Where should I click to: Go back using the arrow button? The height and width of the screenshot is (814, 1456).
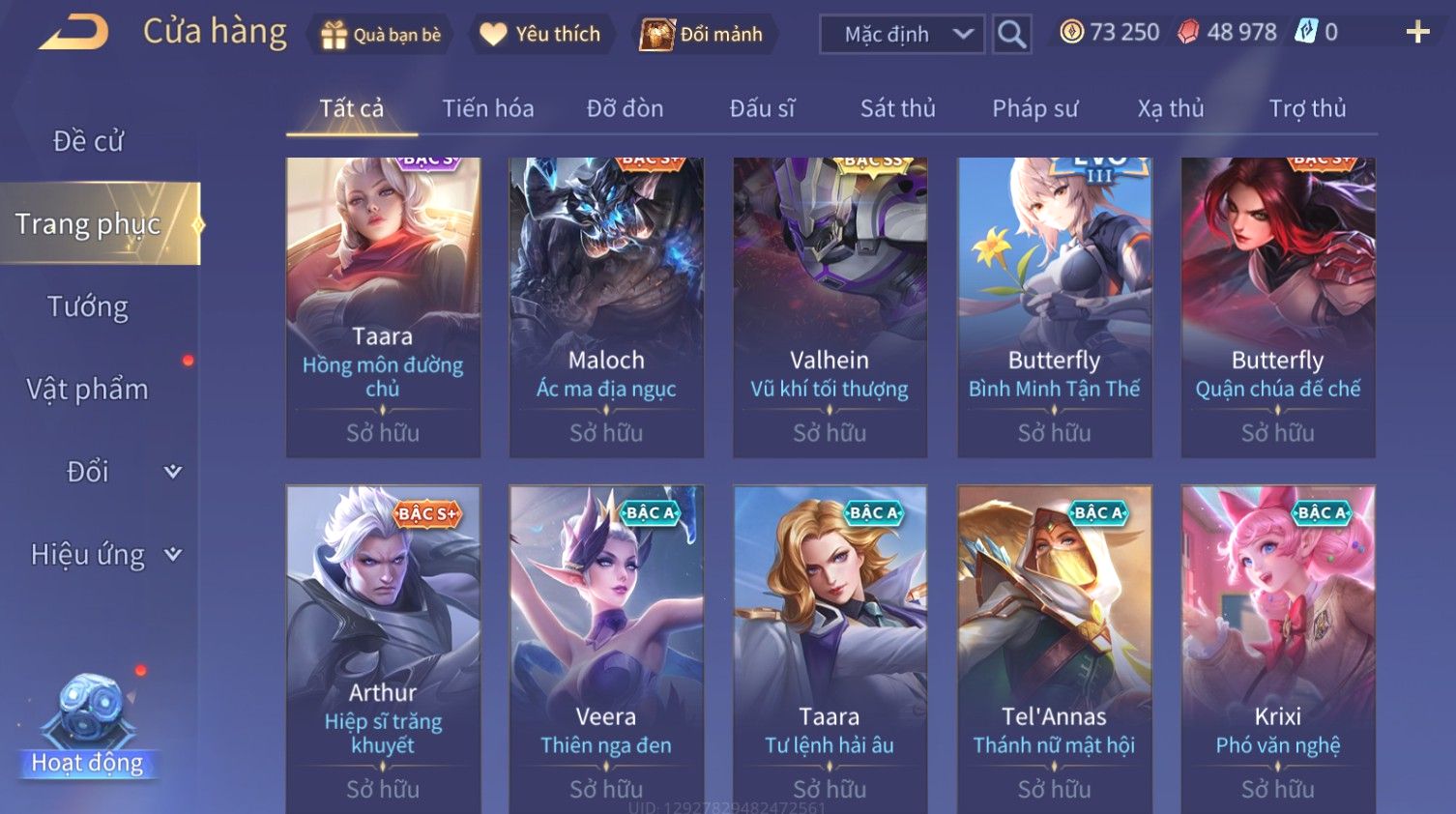coord(73,33)
